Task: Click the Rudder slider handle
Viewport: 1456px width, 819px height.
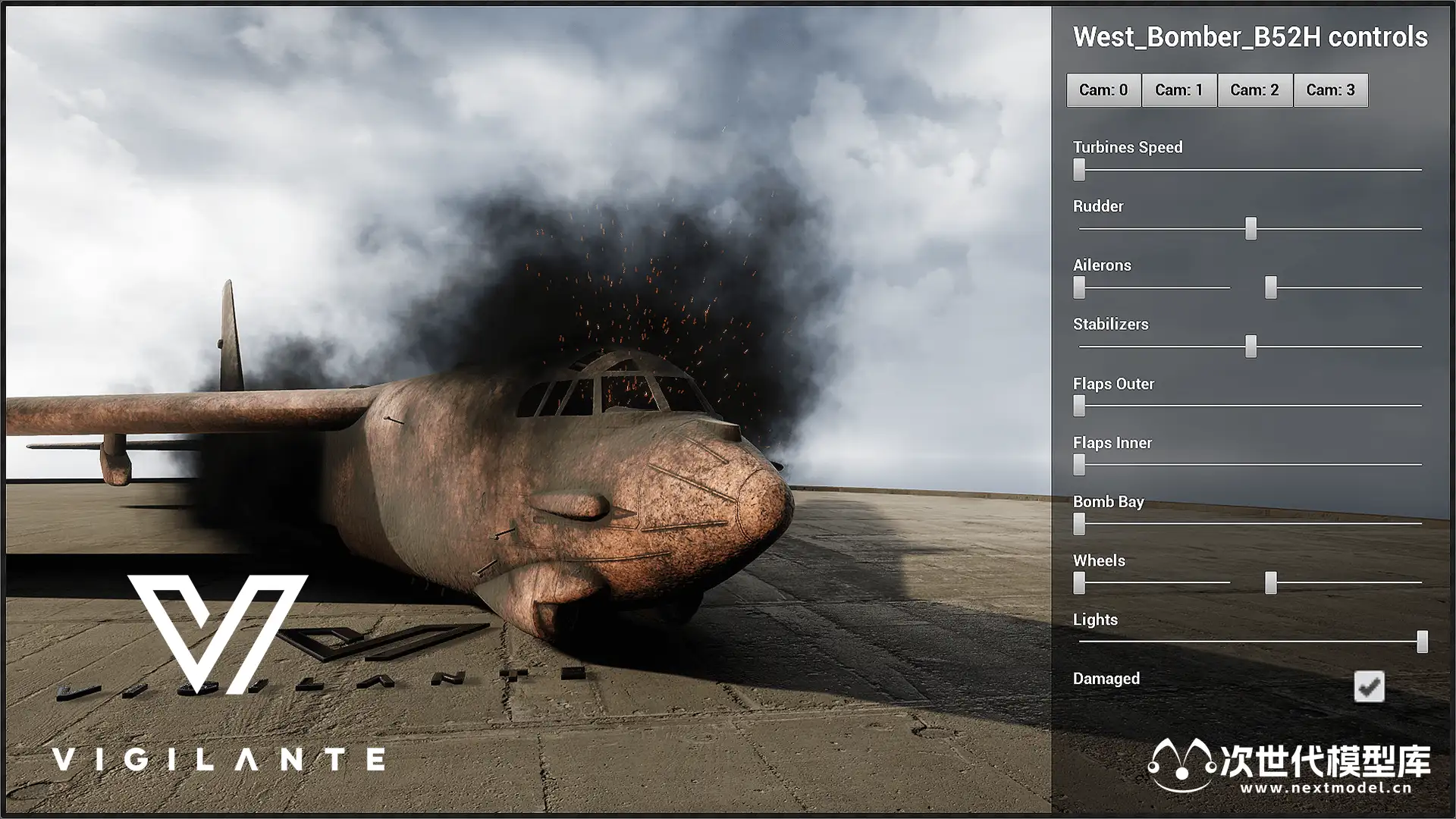Action: 1250,228
